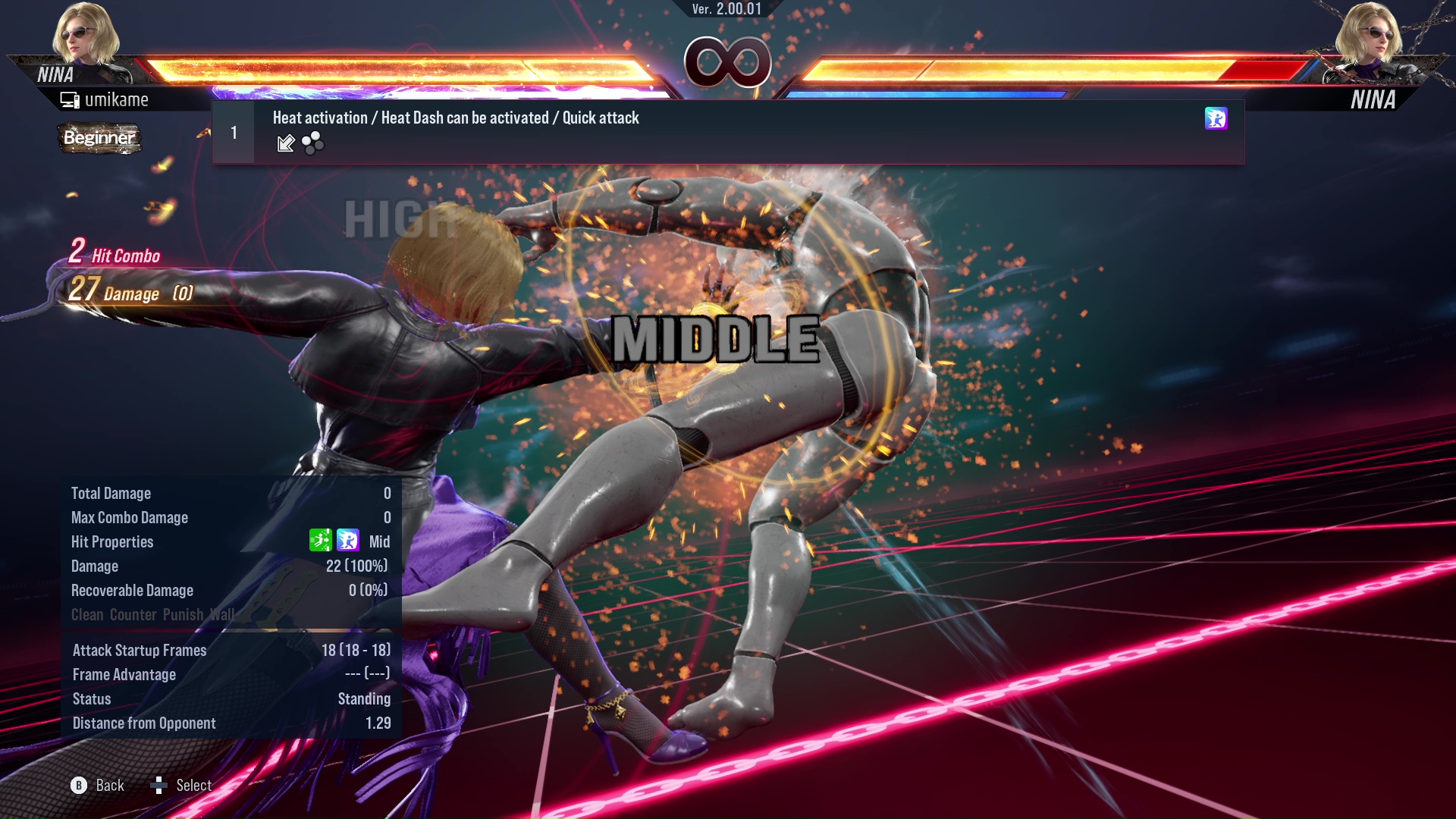Click the green launcher icon next to Hit Properties
Viewport: 1456px width, 819px height.
coord(321,541)
